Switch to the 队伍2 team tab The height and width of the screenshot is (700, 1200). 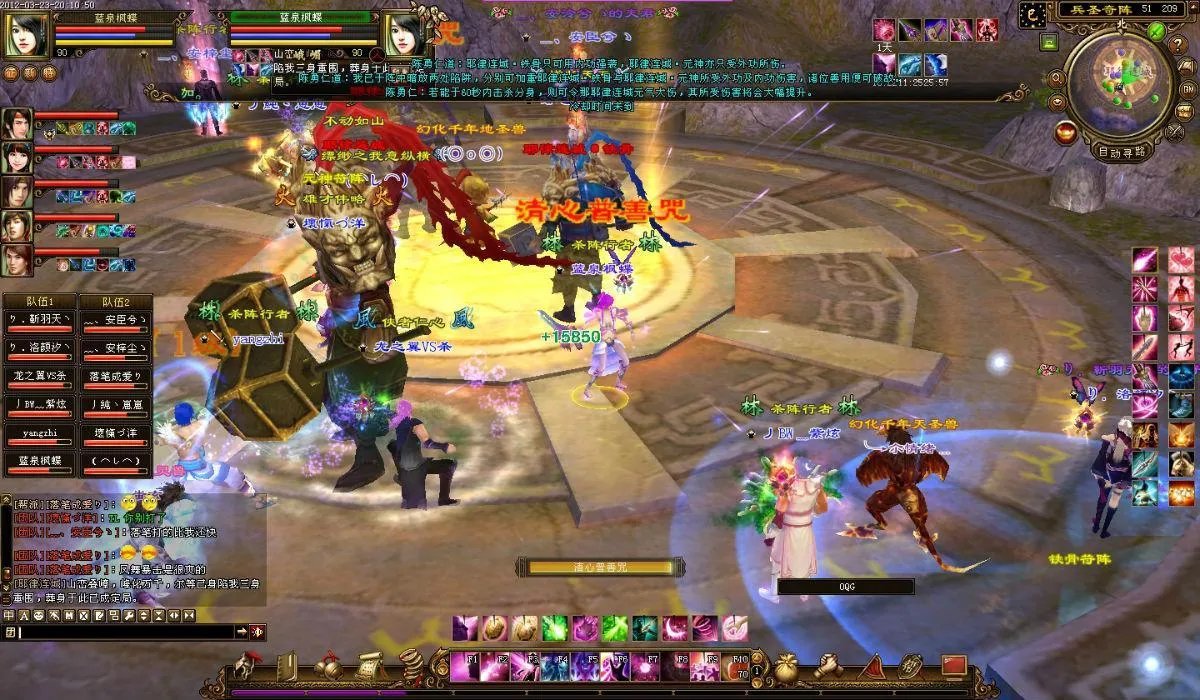pyautogui.click(x=116, y=301)
